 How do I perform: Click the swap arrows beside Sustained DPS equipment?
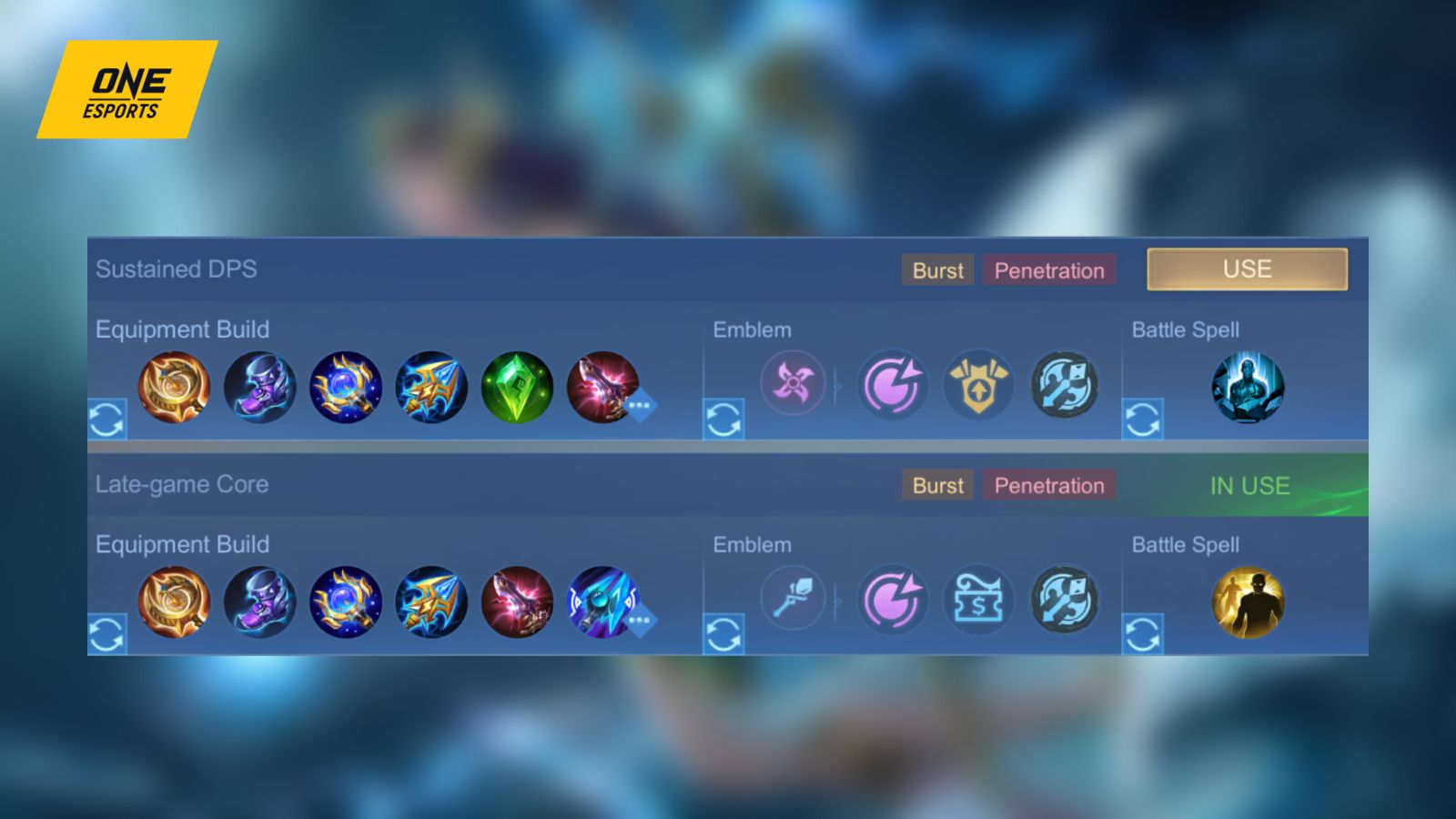point(106,420)
